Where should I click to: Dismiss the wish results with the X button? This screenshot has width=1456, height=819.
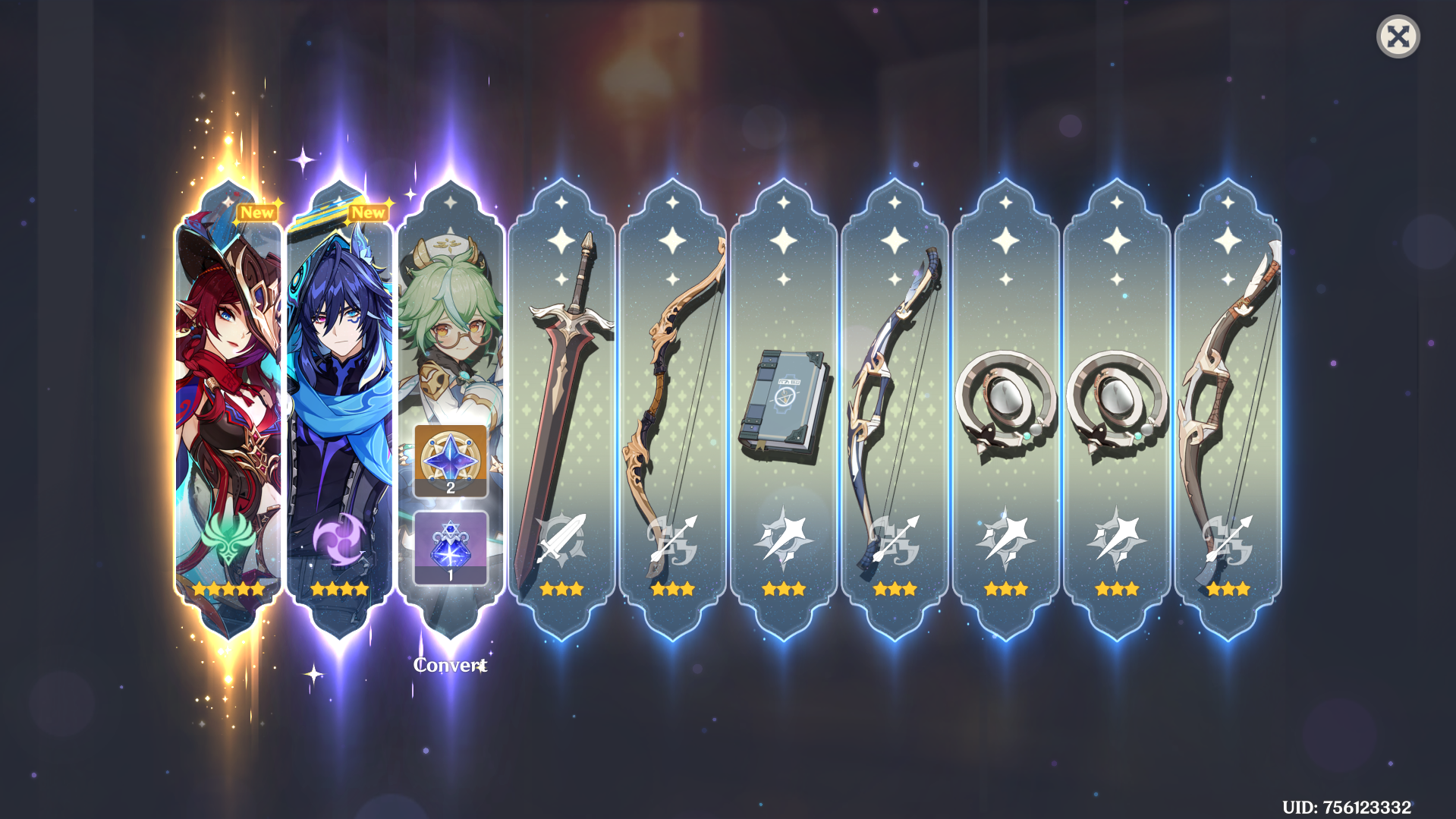1399,36
